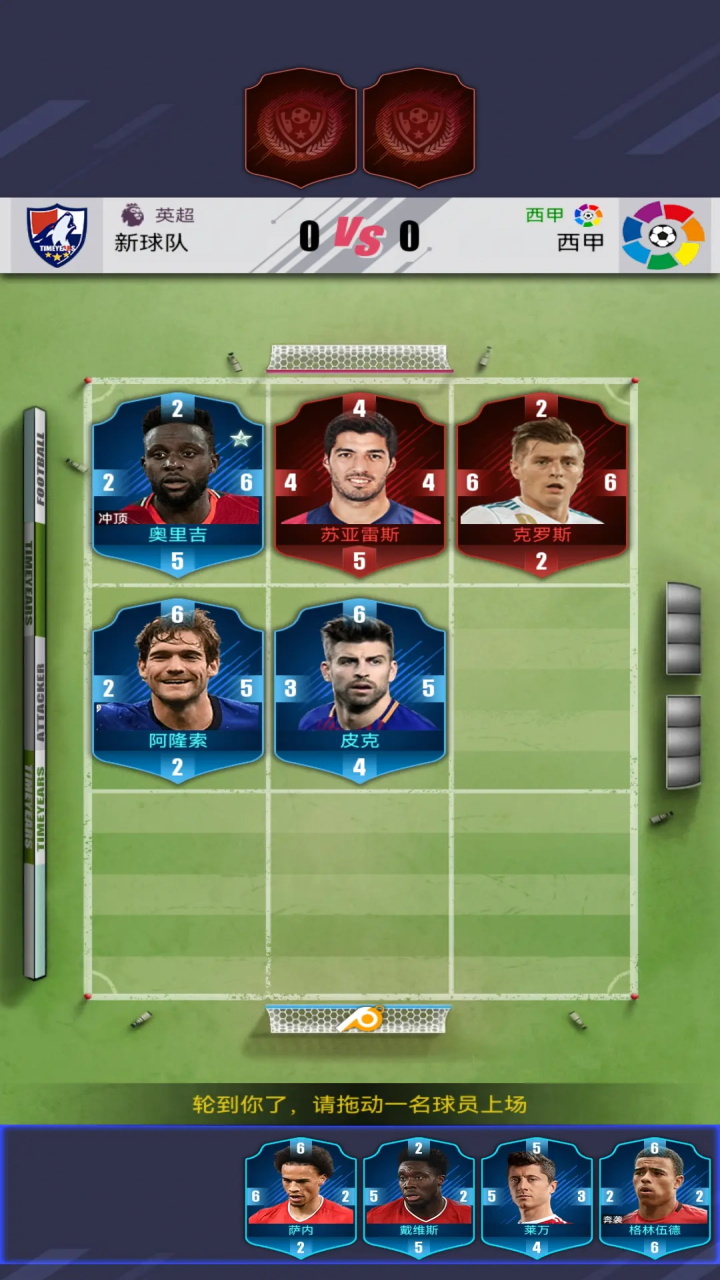Click the 新球队 team crest
Screen dimensions: 720x1280
[57, 236]
